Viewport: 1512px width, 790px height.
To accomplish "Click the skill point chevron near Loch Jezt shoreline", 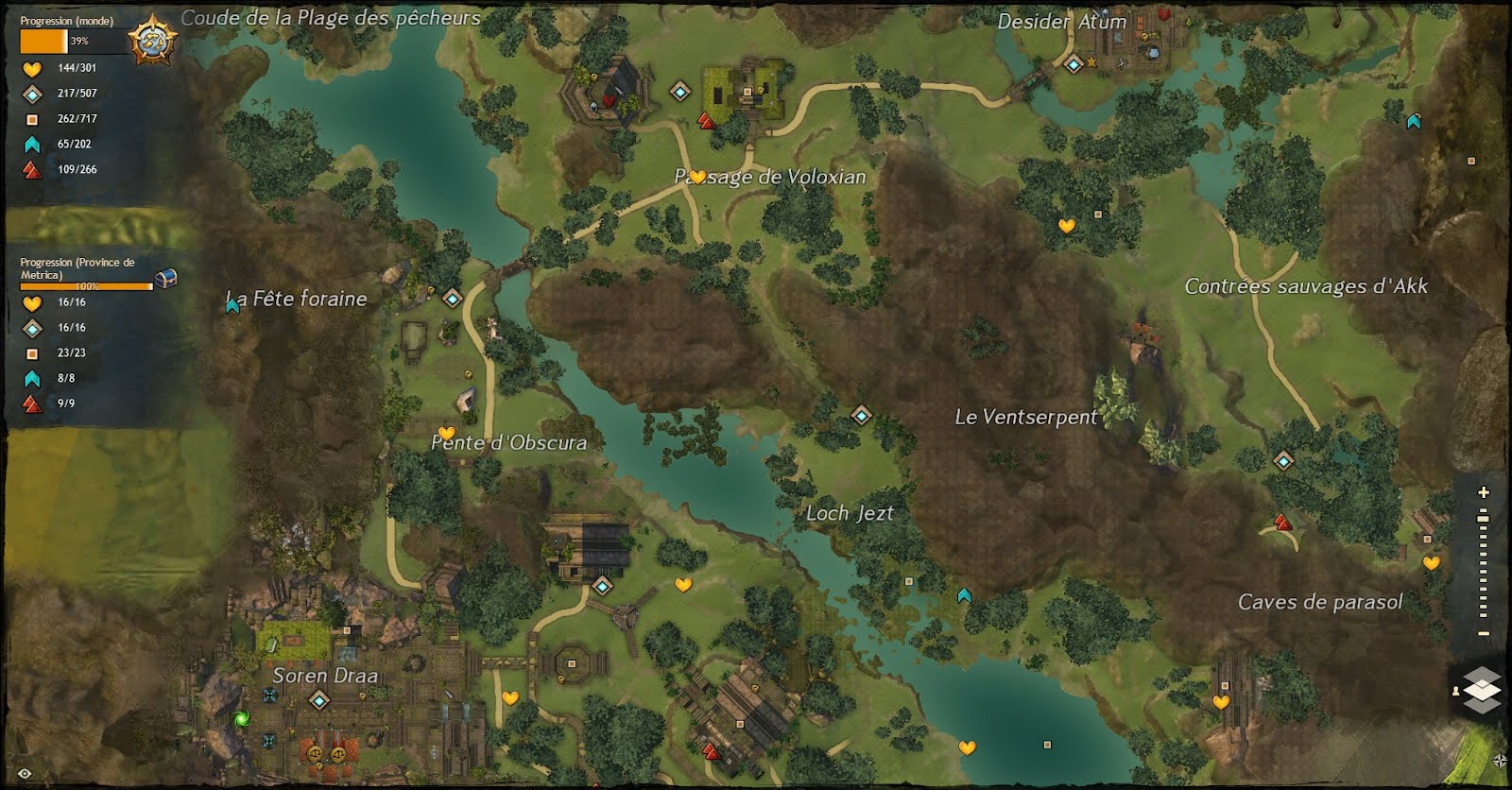I will 963,593.
